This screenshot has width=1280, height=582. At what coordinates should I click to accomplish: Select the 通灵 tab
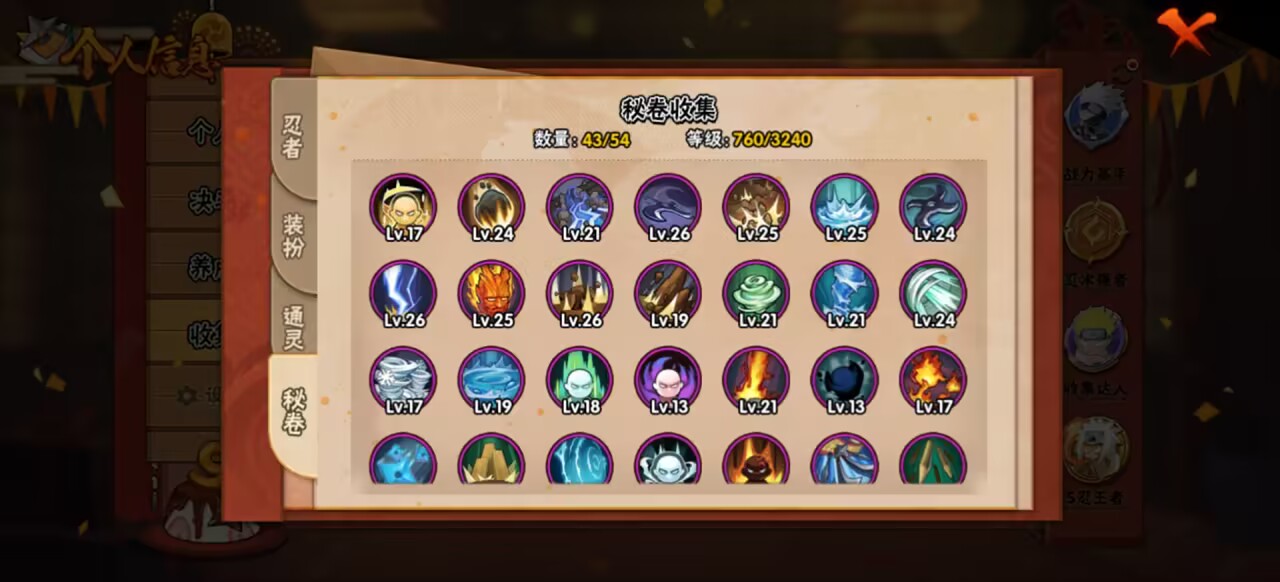(292, 326)
